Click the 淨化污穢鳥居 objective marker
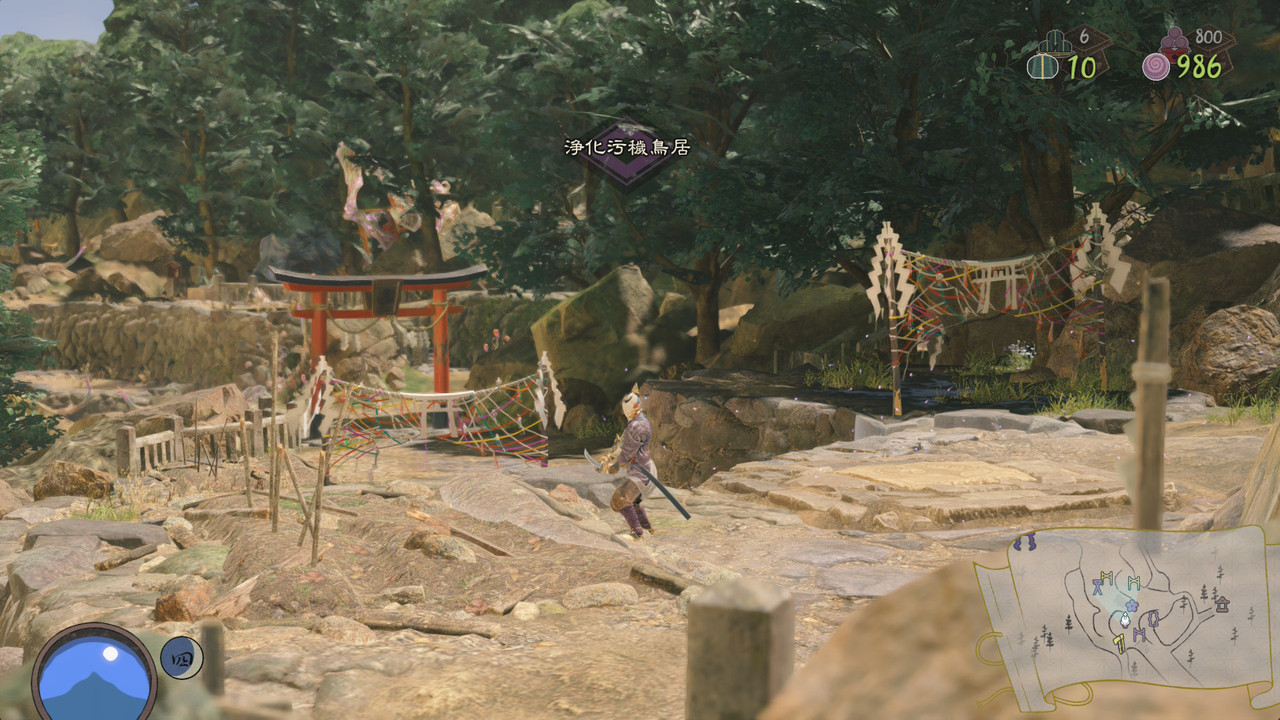Image resolution: width=1280 pixels, height=720 pixels. point(627,150)
